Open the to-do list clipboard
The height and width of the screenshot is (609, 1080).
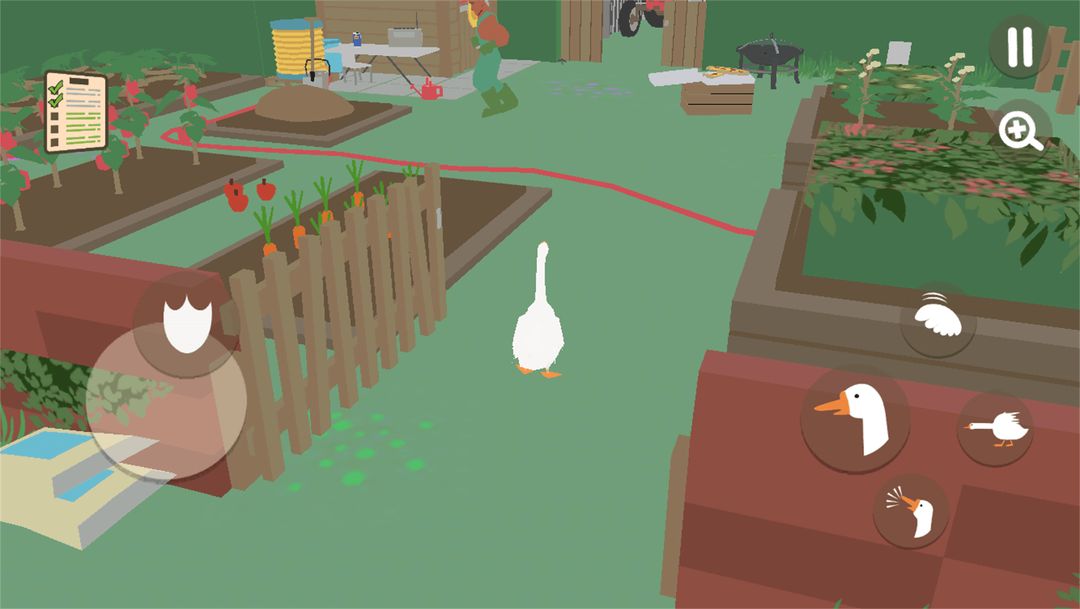76,111
